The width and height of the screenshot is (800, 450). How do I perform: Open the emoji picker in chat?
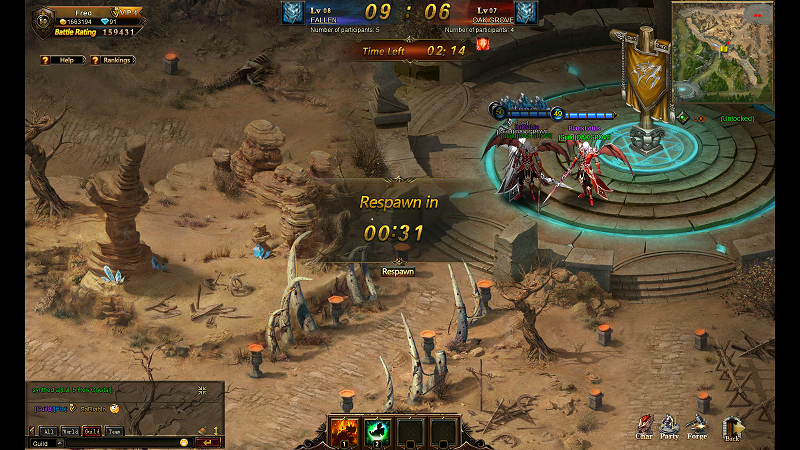pyautogui.click(x=184, y=442)
